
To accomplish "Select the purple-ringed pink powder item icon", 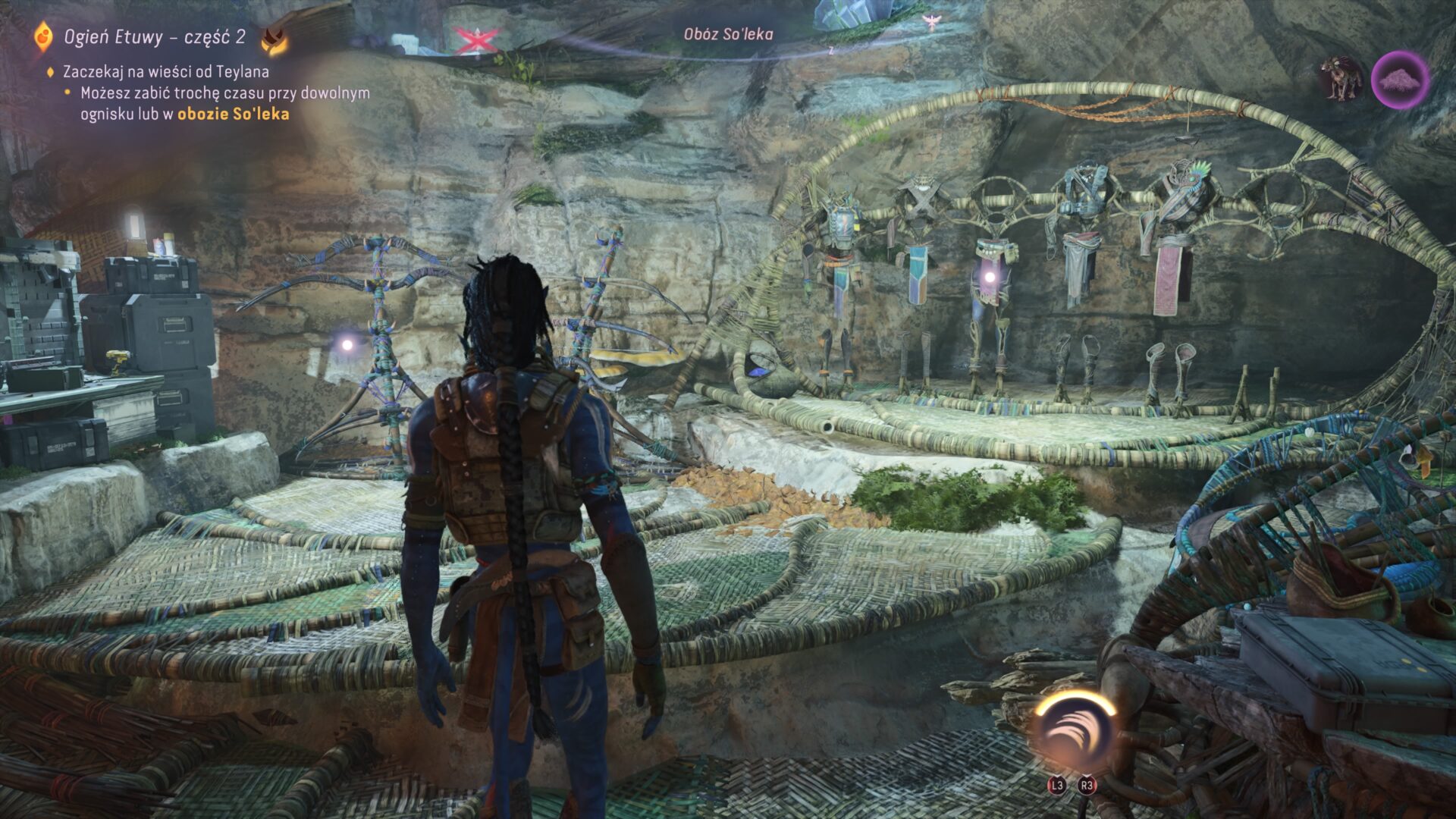I will (1400, 80).
